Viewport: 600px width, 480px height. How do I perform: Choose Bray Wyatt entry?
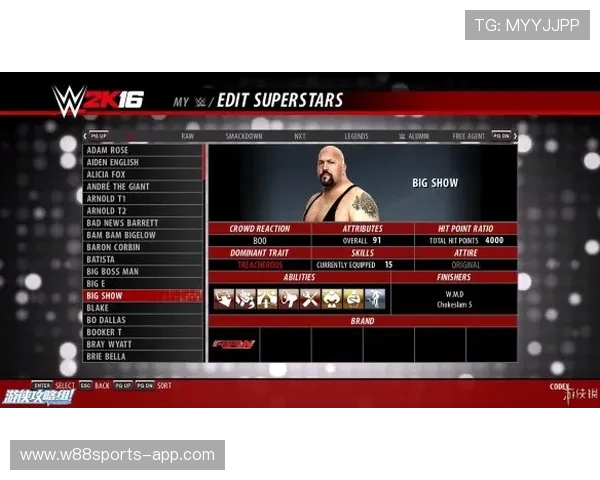(142, 344)
